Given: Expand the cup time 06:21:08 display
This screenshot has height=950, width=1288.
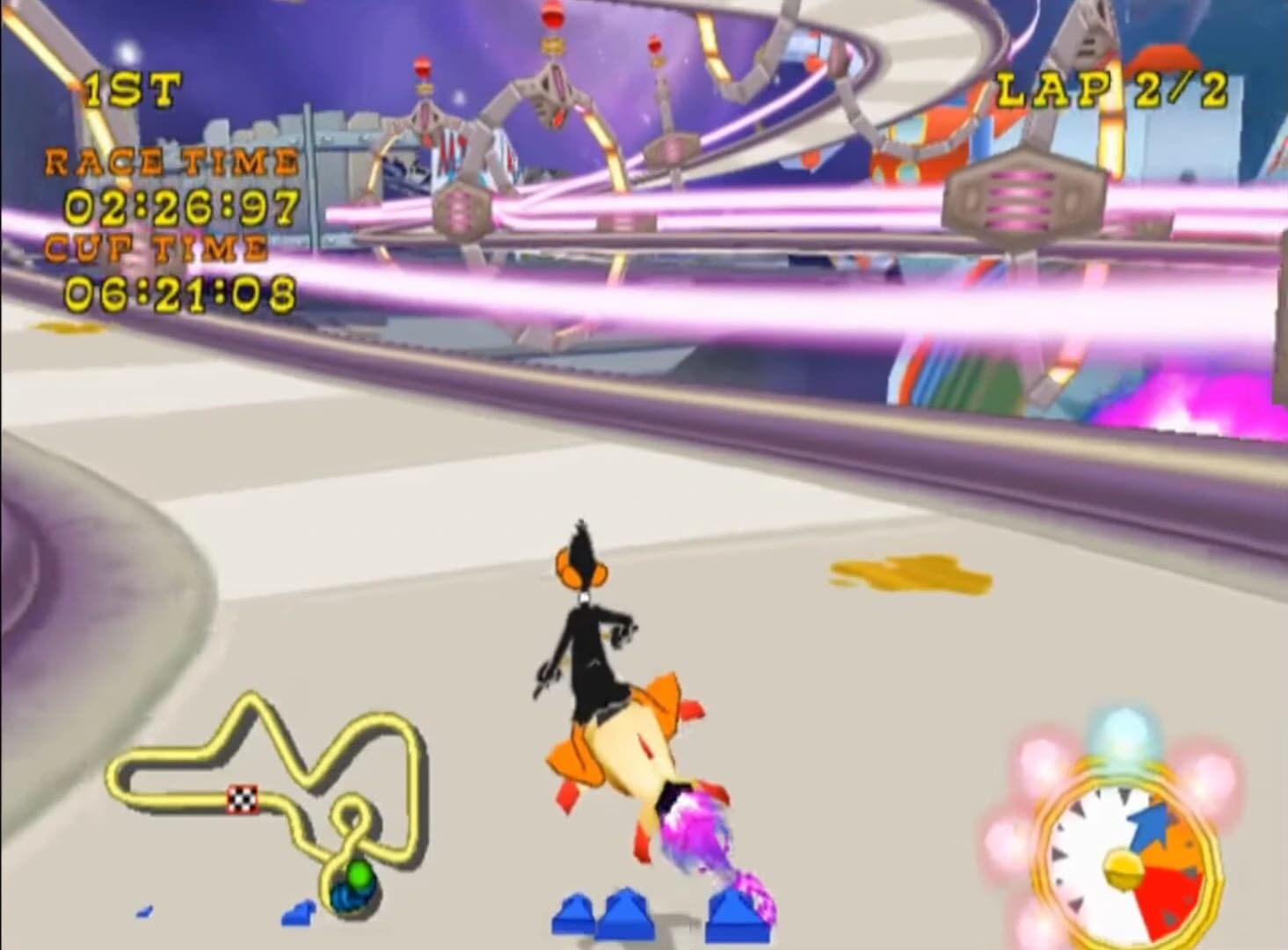Looking at the screenshot, I should coord(180,290).
